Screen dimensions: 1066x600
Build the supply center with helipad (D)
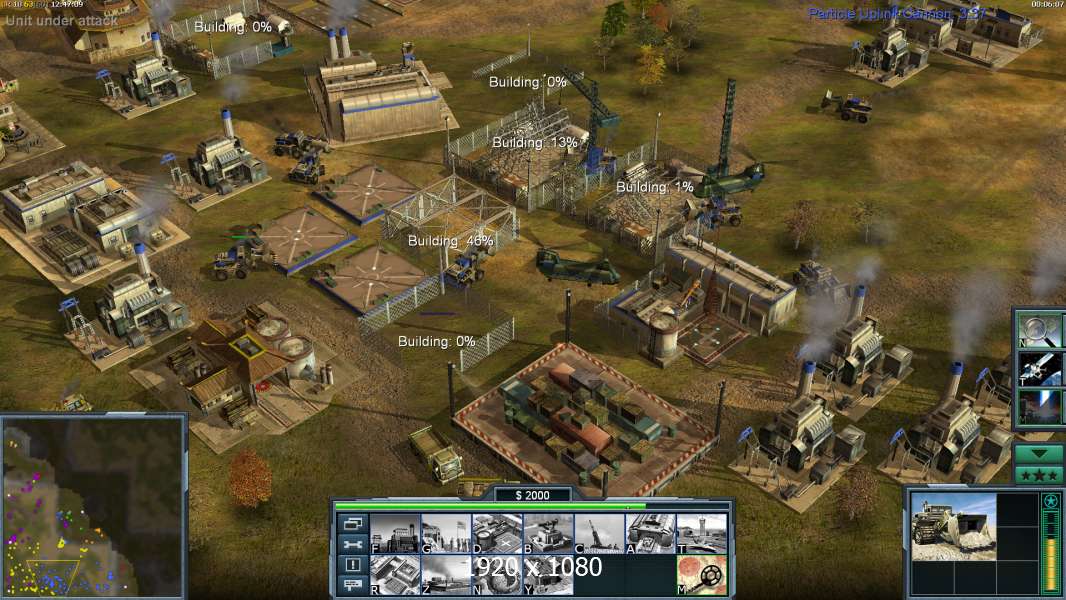click(x=497, y=534)
